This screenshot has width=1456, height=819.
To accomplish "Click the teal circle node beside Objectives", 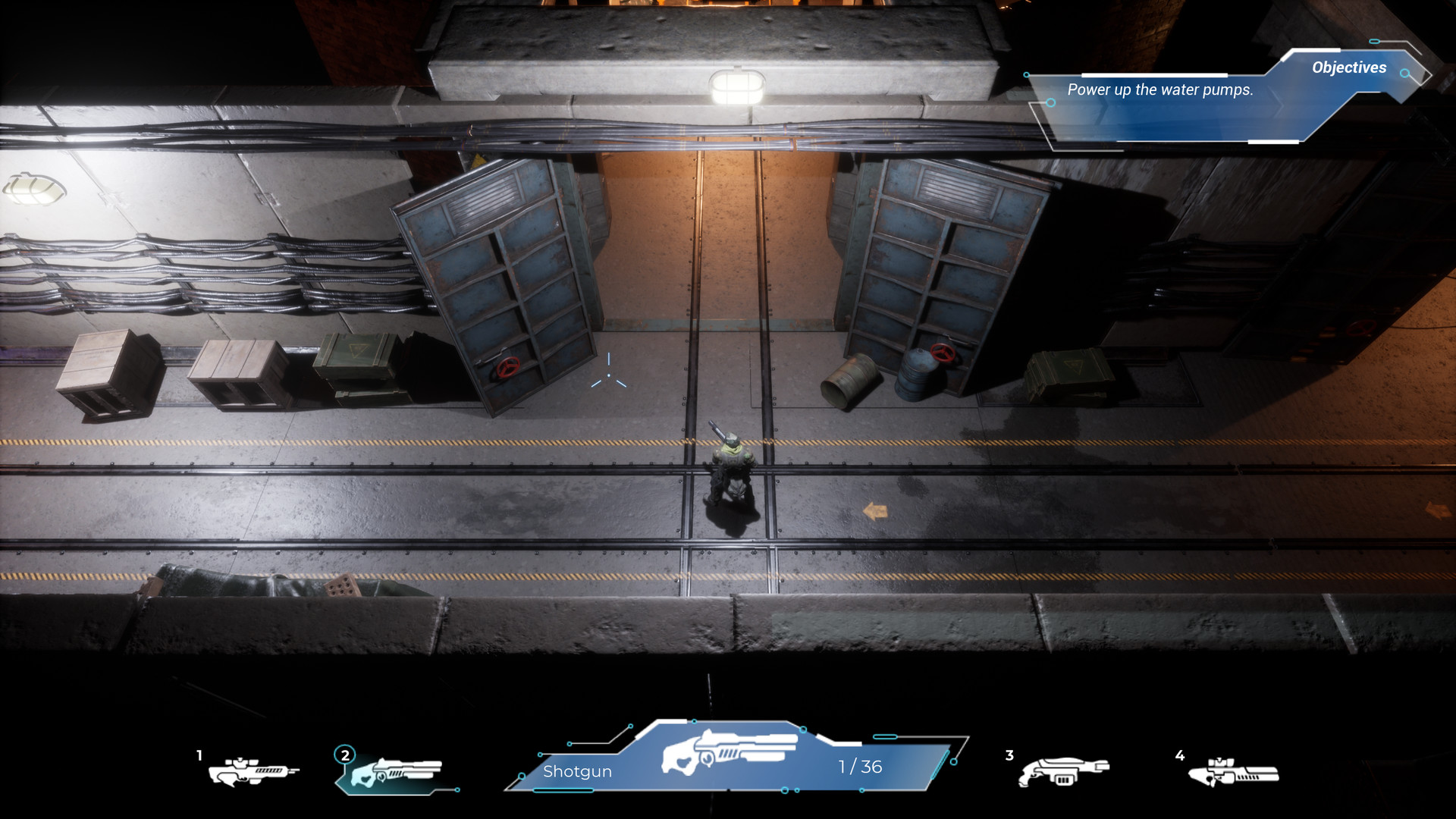I will (1405, 74).
